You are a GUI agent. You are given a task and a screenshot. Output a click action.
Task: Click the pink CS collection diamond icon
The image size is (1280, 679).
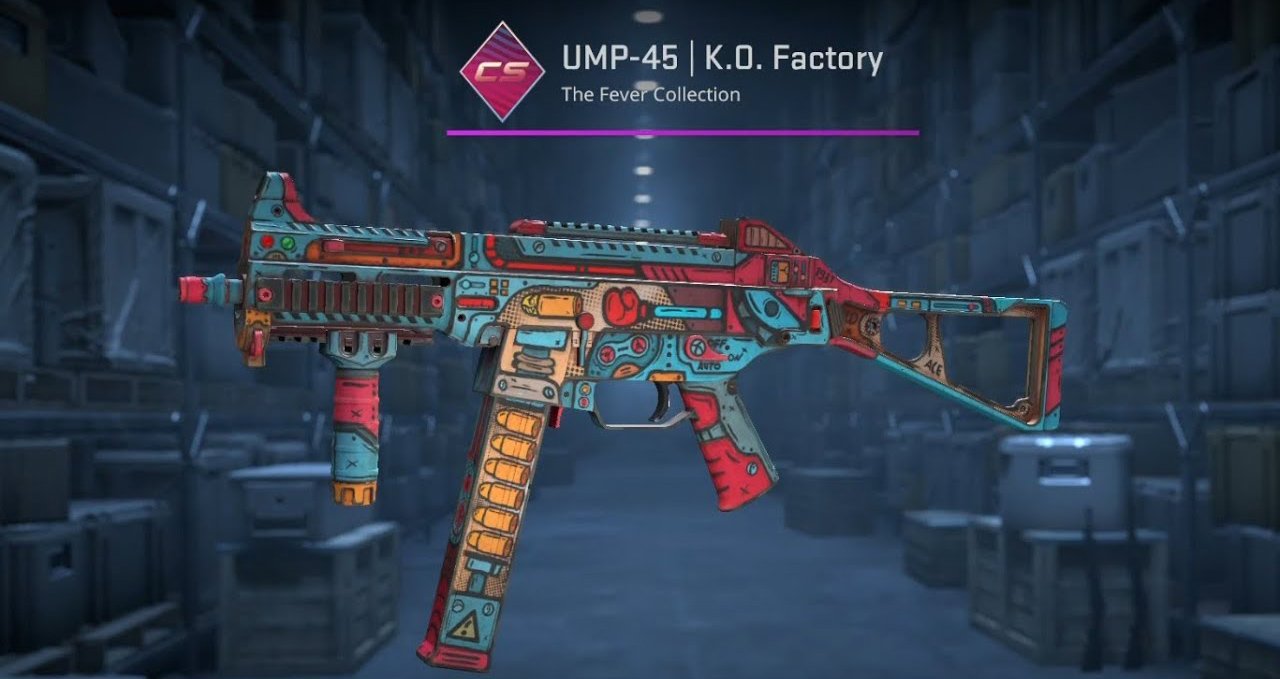501,72
